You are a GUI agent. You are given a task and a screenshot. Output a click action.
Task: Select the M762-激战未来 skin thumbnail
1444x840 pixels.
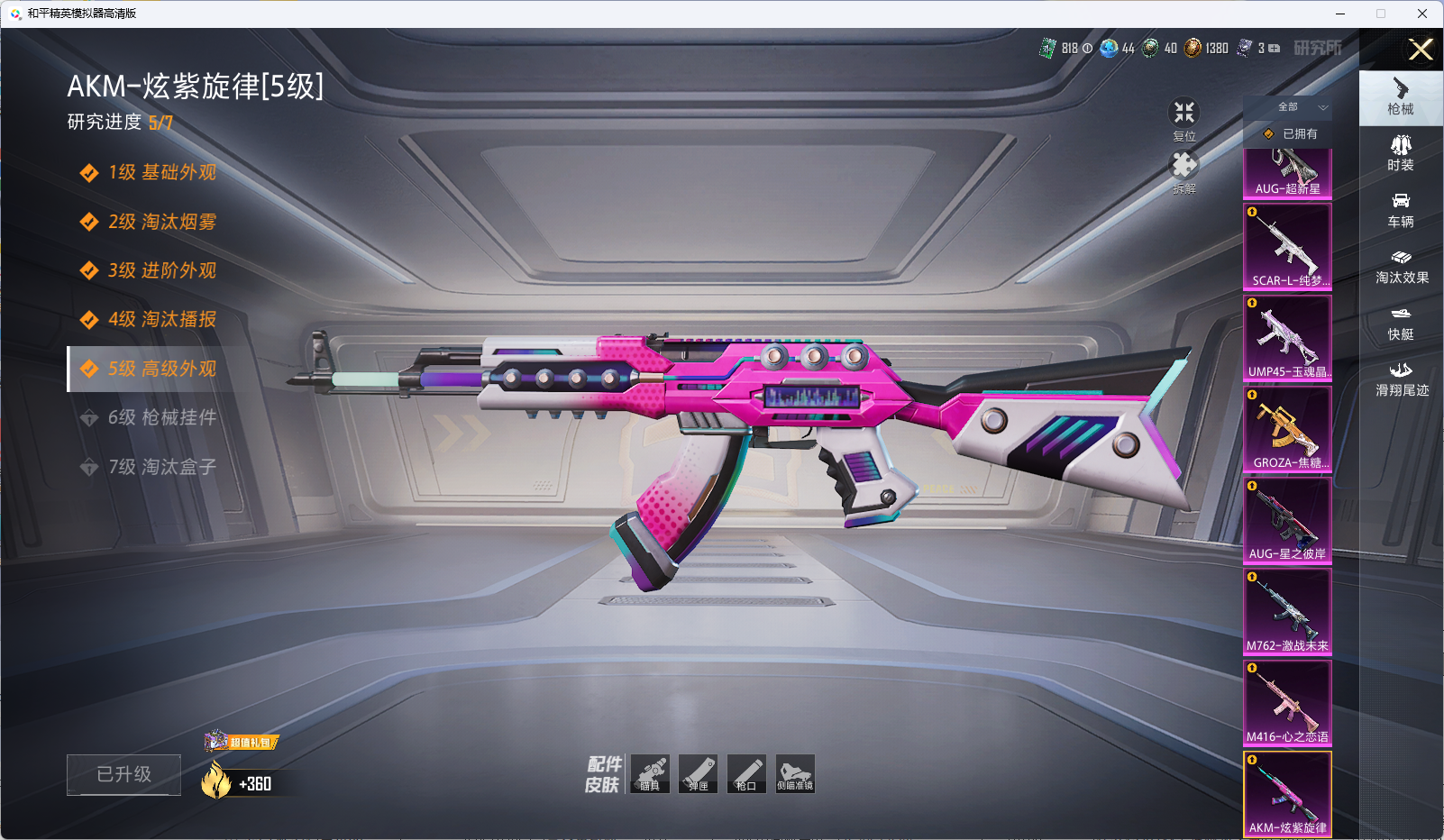1287,611
